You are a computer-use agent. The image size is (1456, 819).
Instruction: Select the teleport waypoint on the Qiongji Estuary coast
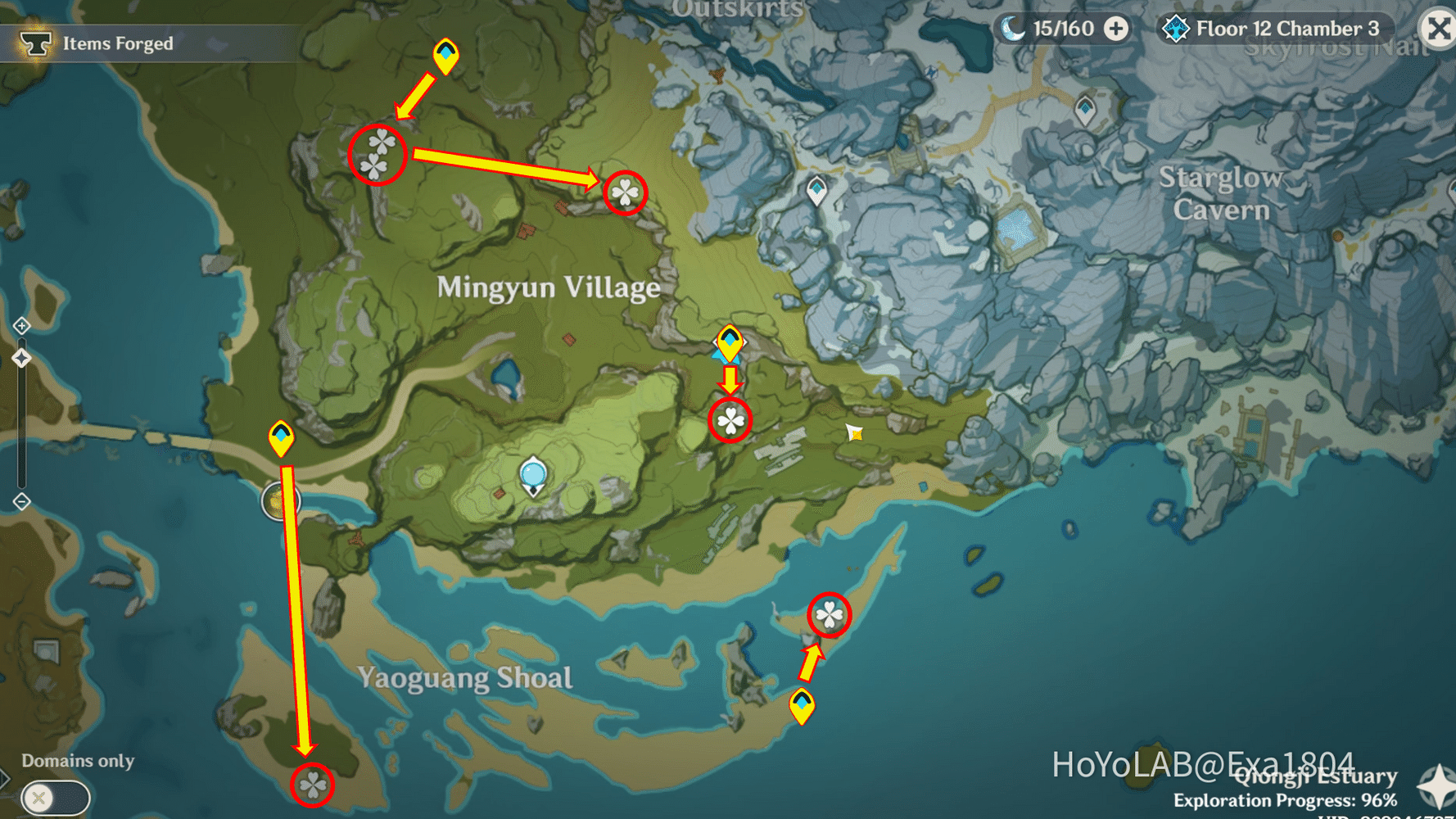point(802,708)
